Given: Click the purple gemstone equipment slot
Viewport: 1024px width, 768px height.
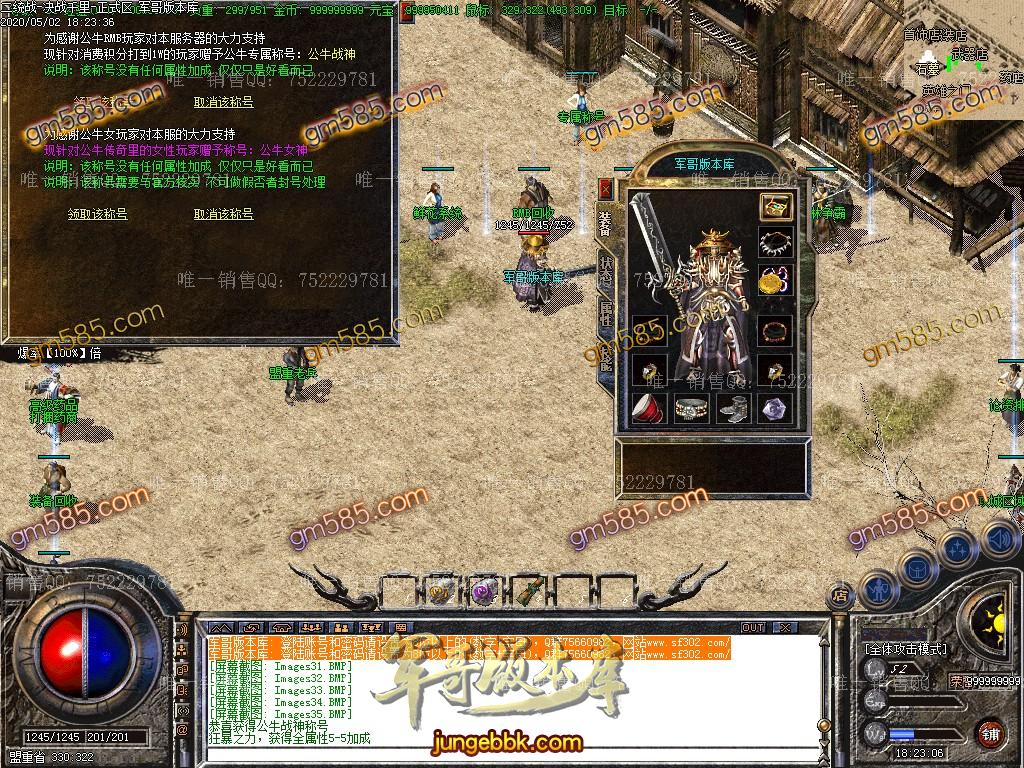Looking at the screenshot, I should 775,408.
